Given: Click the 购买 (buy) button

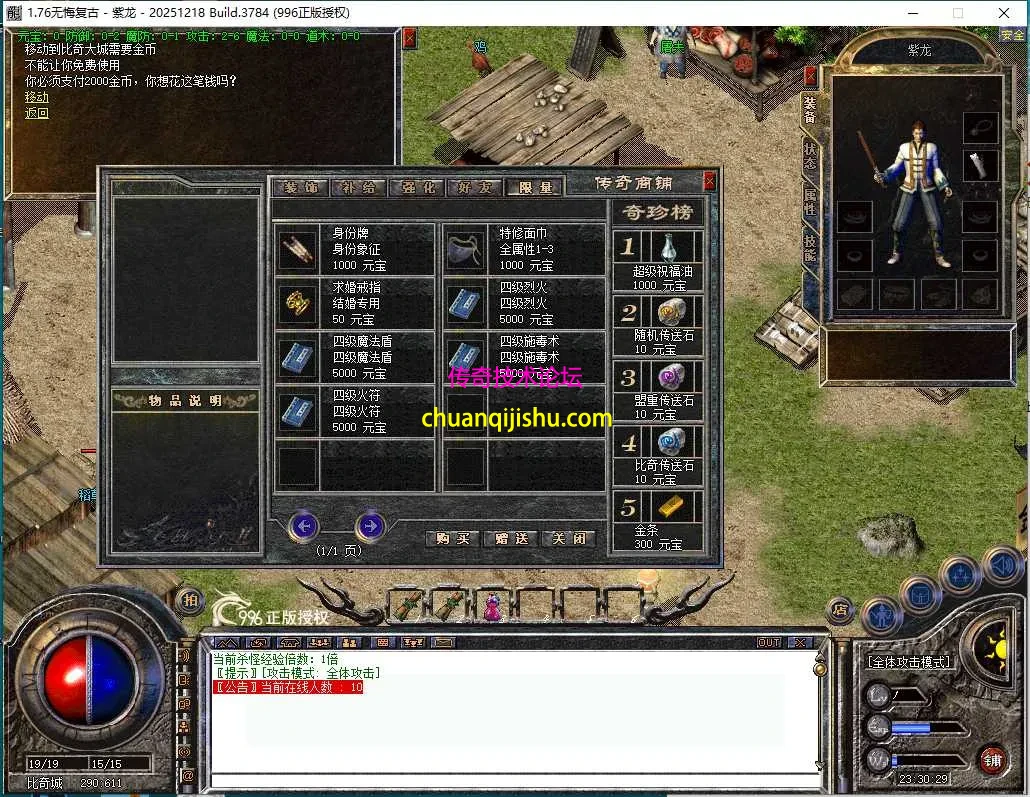Looking at the screenshot, I should click(x=452, y=538).
